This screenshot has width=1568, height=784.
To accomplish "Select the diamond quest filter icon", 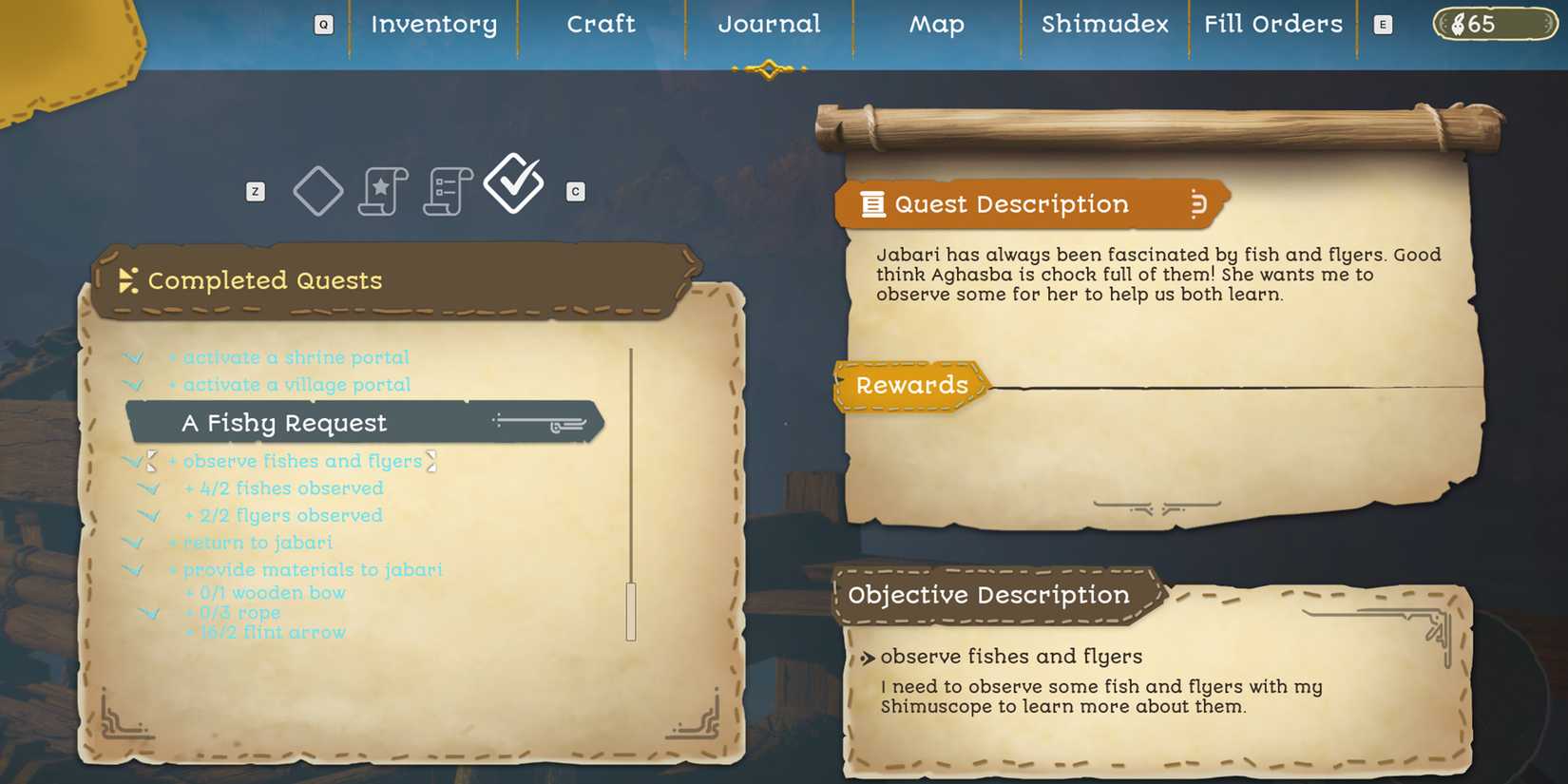I will 318,189.
